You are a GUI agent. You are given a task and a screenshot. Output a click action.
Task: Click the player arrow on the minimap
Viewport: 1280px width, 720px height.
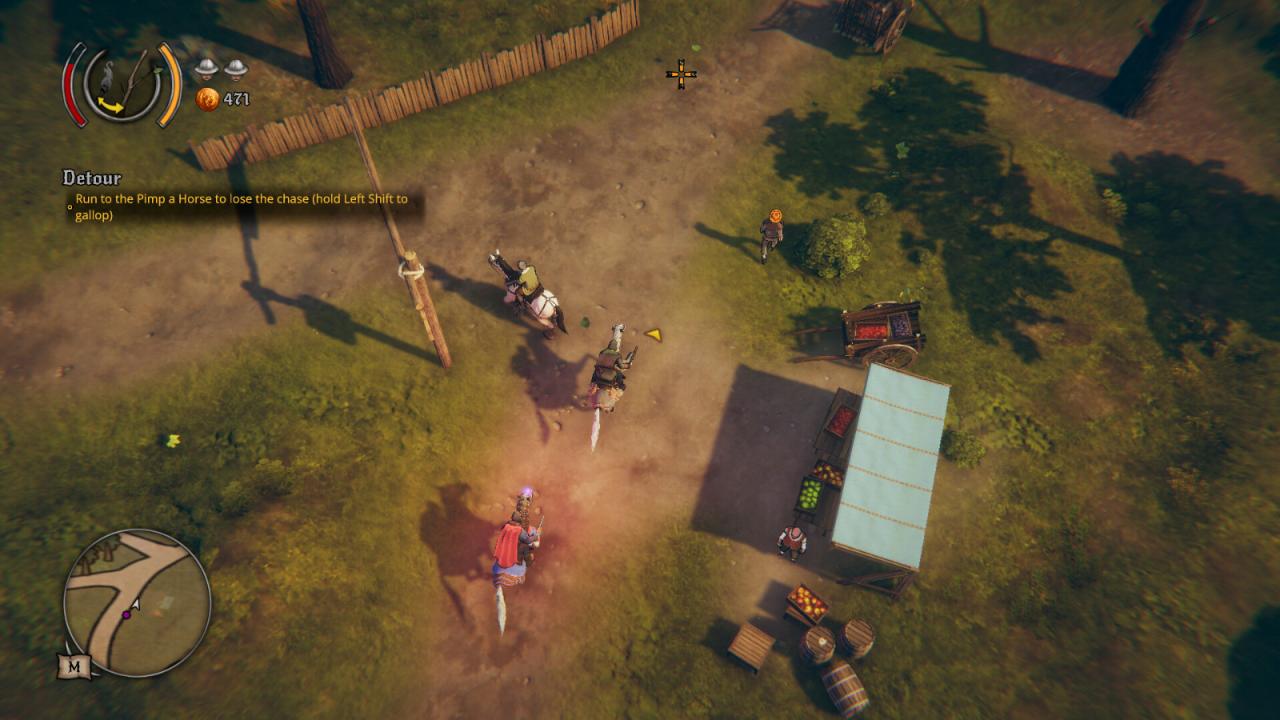(x=135, y=604)
